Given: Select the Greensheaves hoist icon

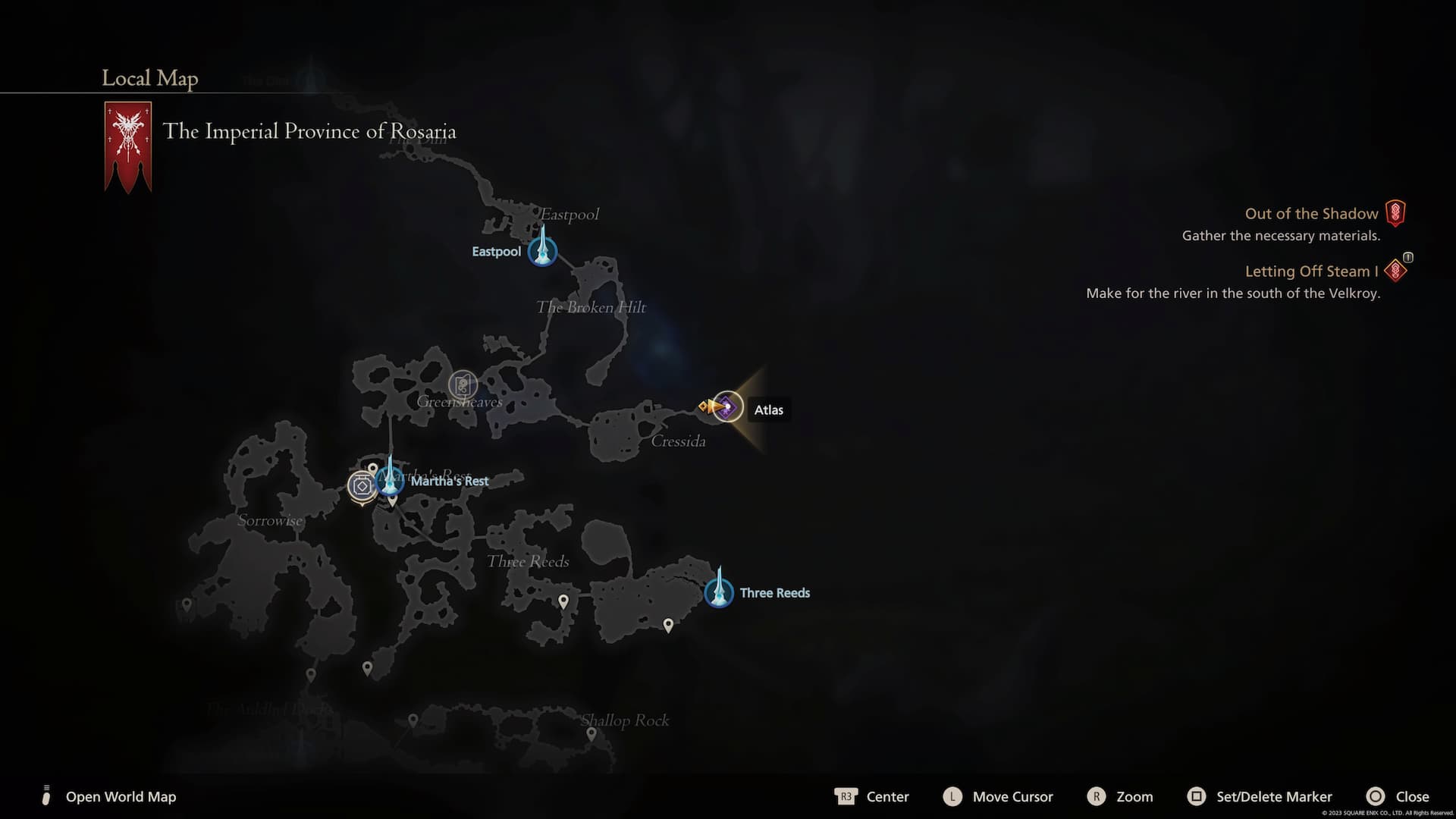Looking at the screenshot, I should coord(463,384).
